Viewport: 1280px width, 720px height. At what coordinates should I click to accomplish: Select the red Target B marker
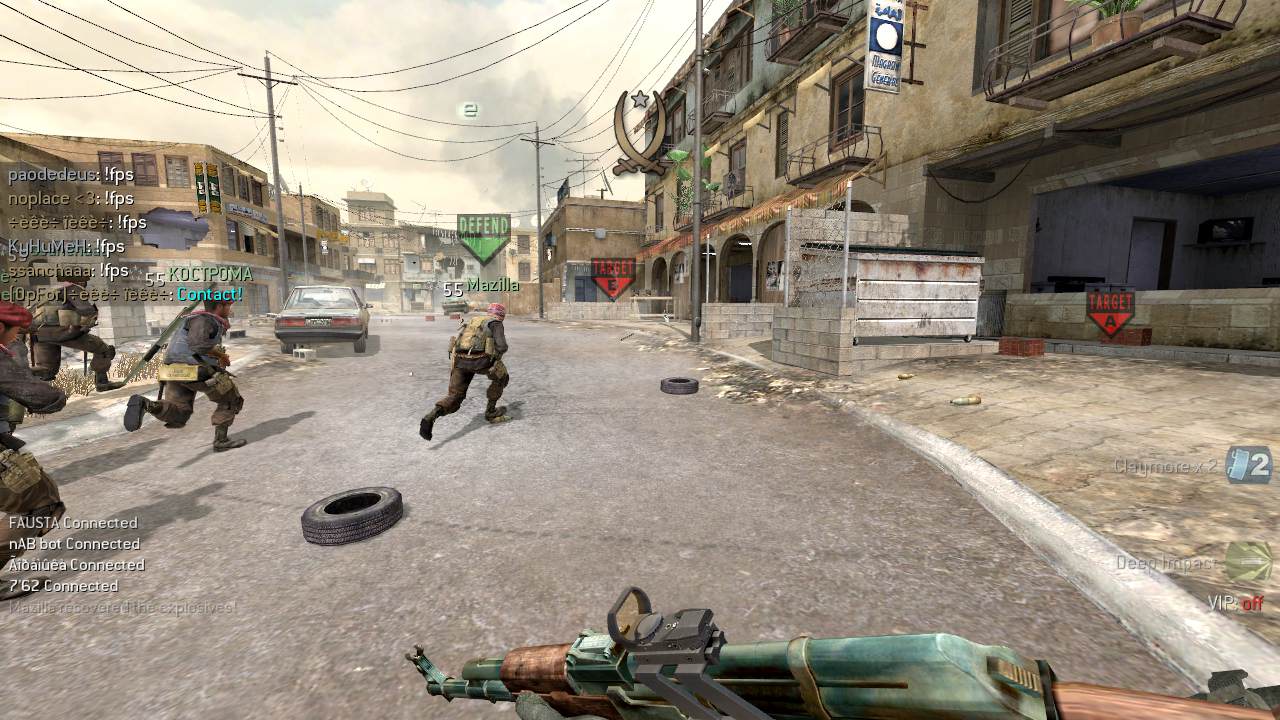[613, 277]
